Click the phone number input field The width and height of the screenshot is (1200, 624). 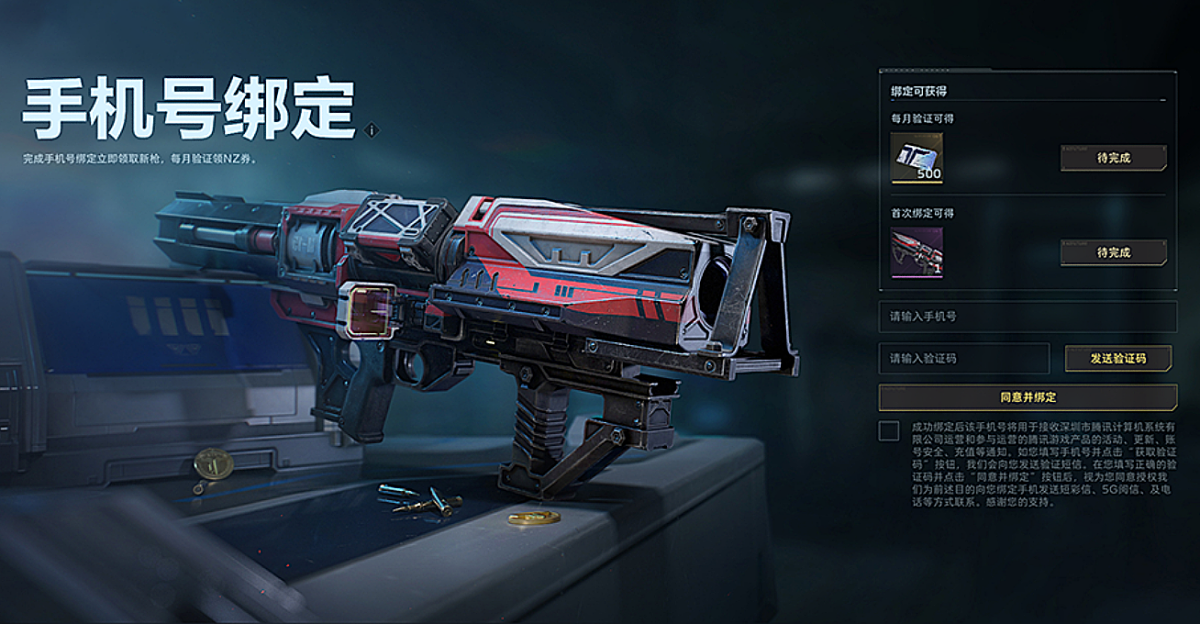click(x=1027, y=317)
